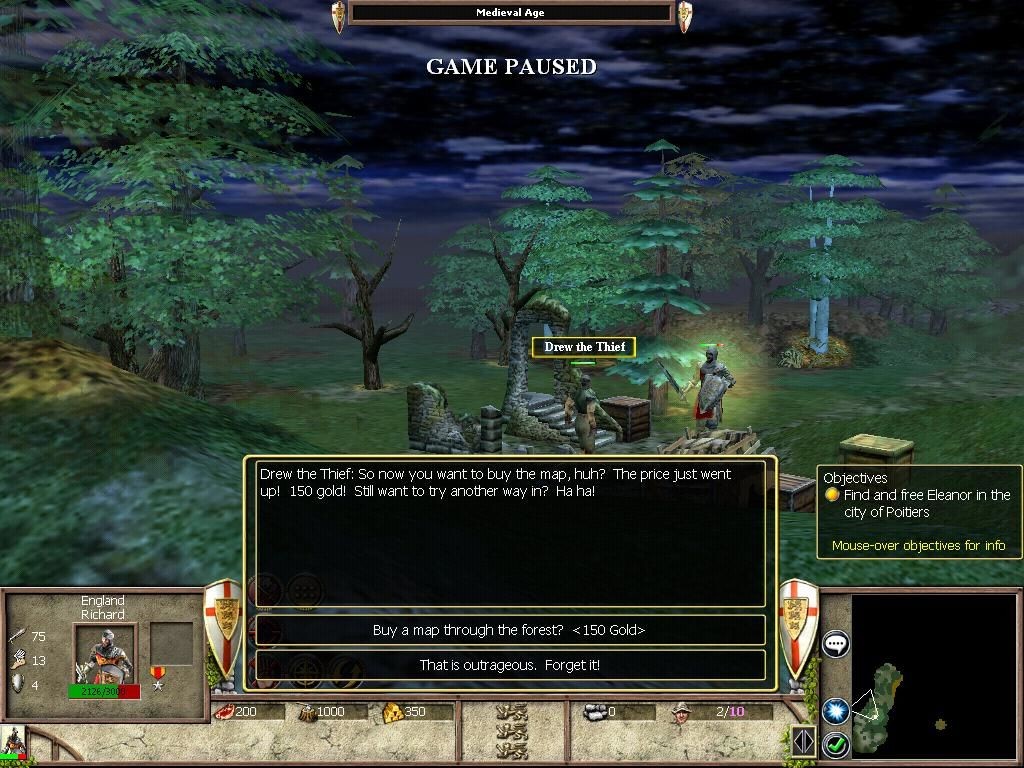Open the Objectives tracker entry for Eleanor
This screenshot has height=768, width=1024.
926,503
